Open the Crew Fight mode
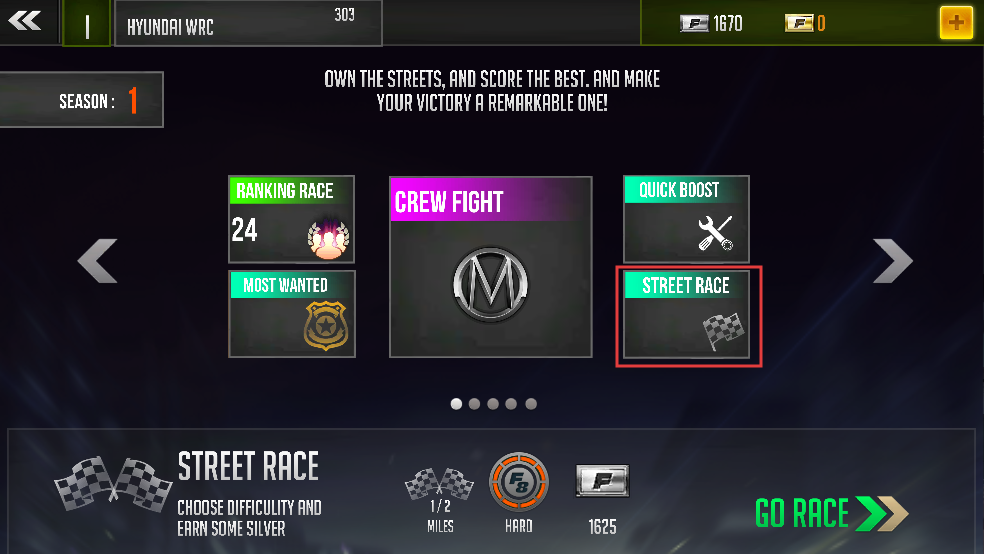This screenshot has height=554, width=984. 490,267
